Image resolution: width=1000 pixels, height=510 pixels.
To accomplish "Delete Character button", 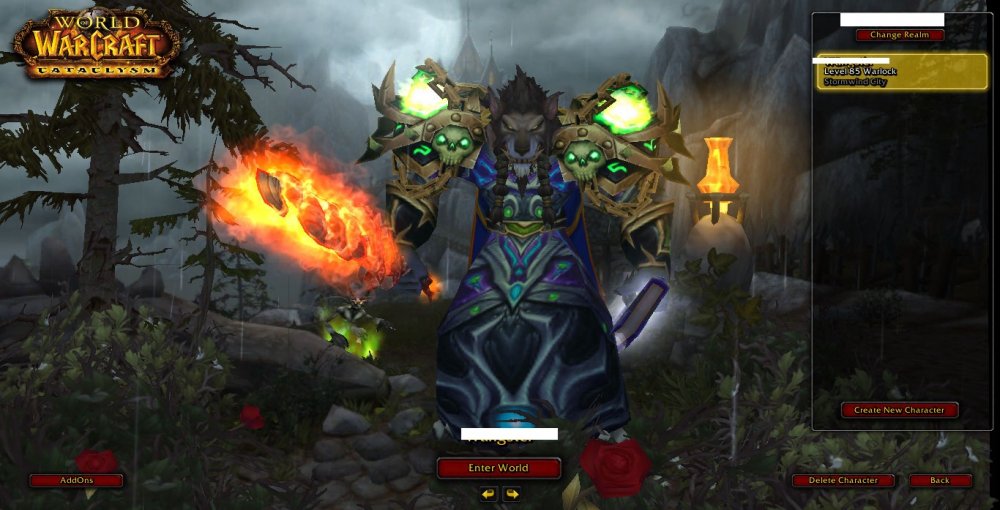I will [843, 480].
